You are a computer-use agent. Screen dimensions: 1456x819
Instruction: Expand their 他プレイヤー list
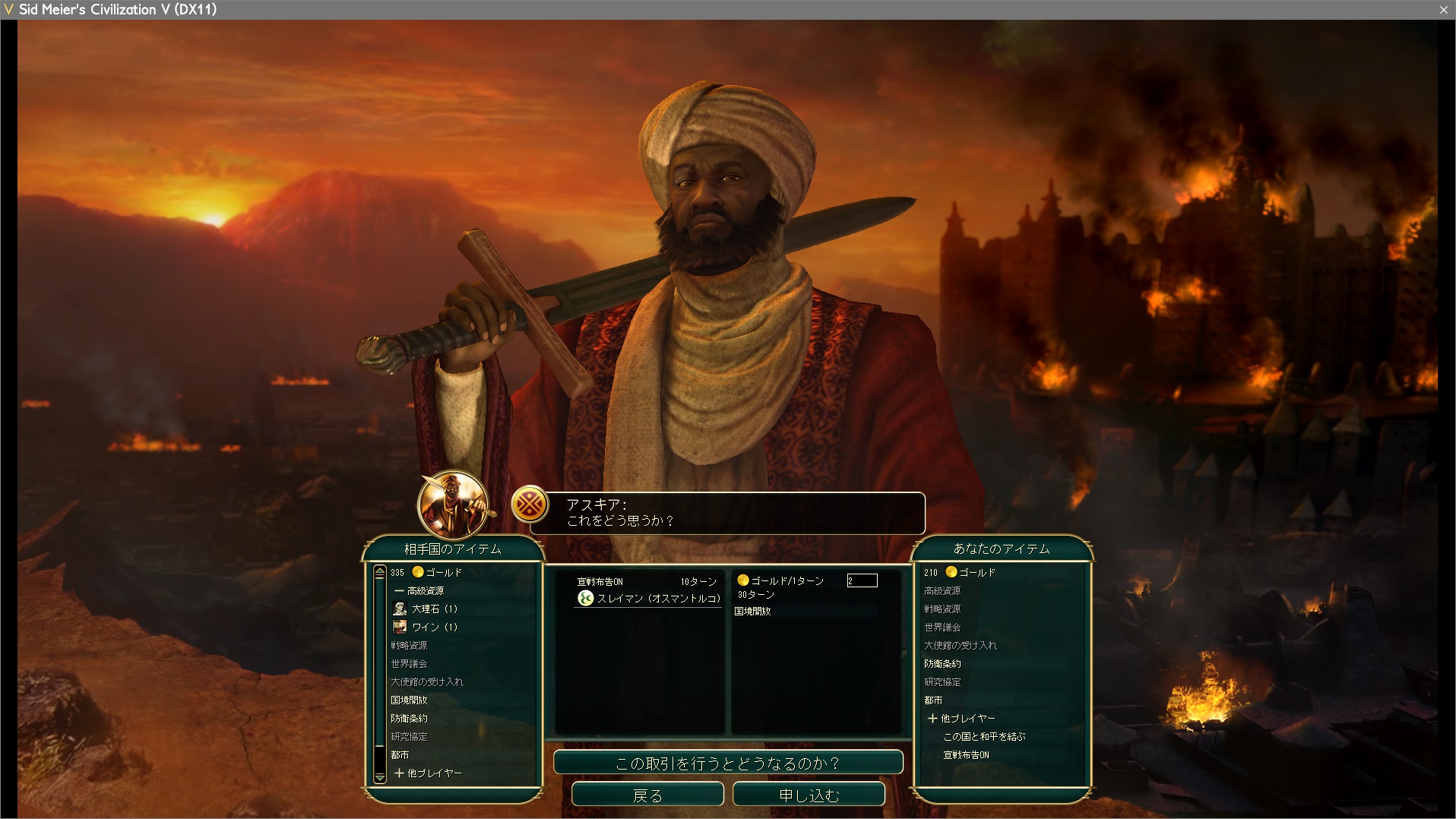click(428, 773)
